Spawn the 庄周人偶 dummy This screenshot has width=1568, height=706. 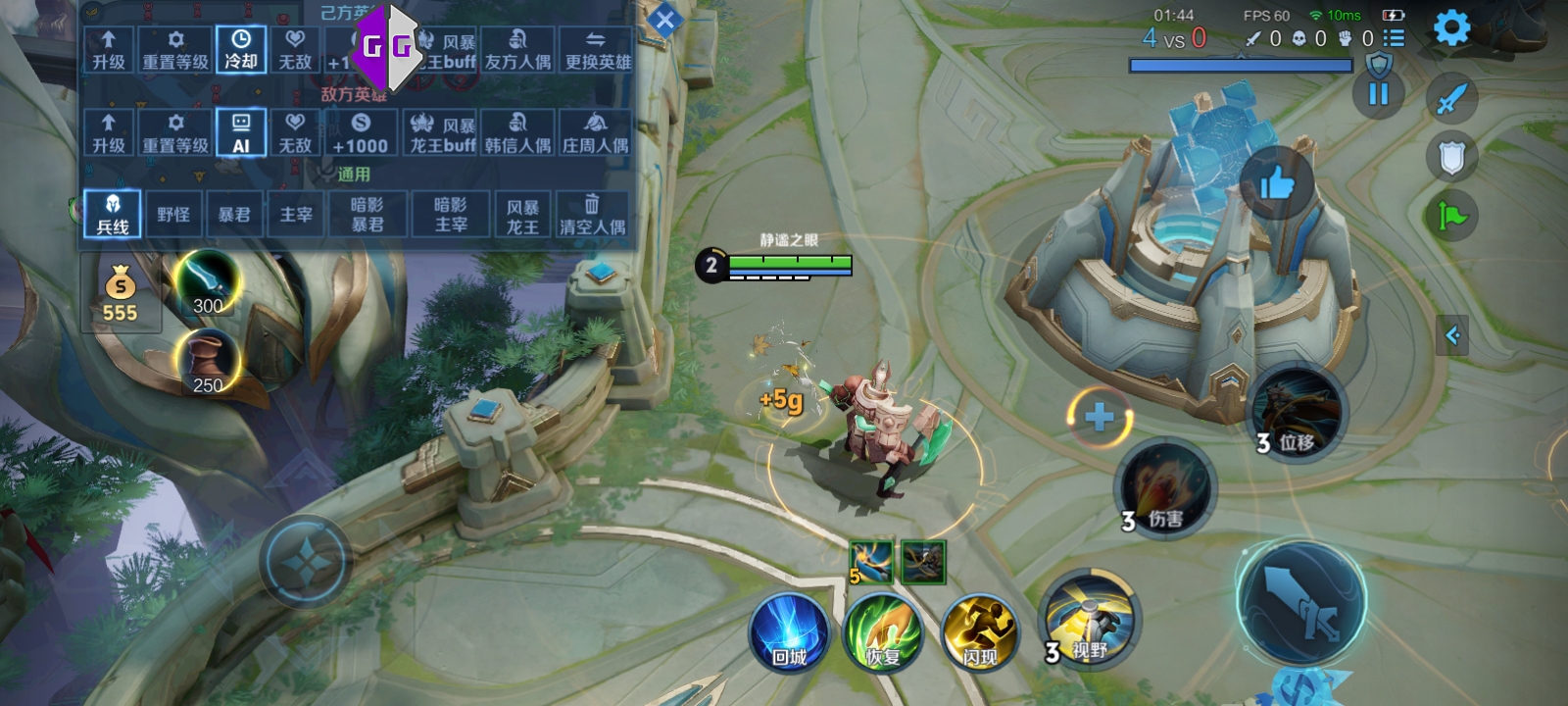pos(595,133)
